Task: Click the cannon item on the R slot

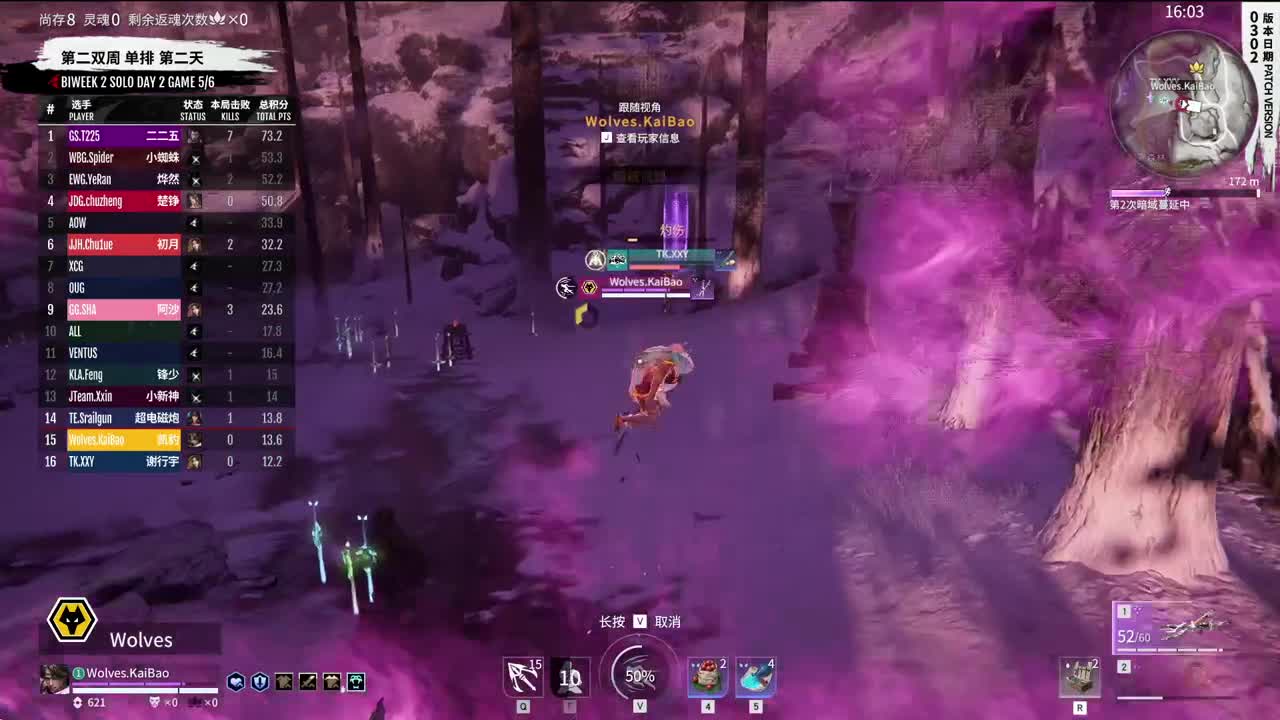Action: 1080,677
